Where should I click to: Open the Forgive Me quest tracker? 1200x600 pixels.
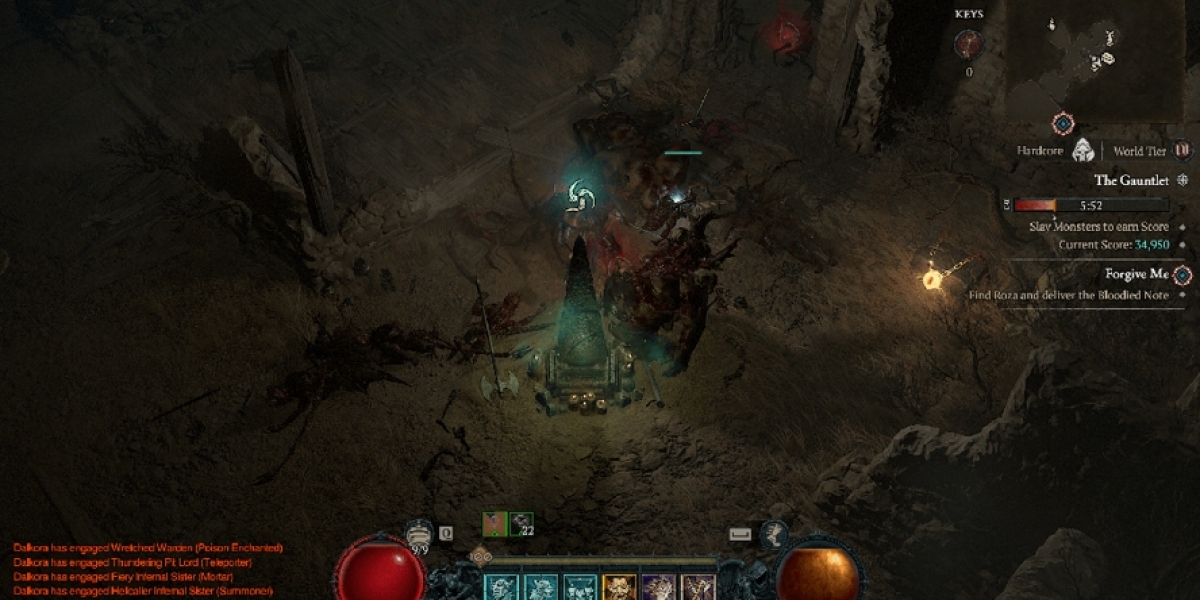point(1138,274)
